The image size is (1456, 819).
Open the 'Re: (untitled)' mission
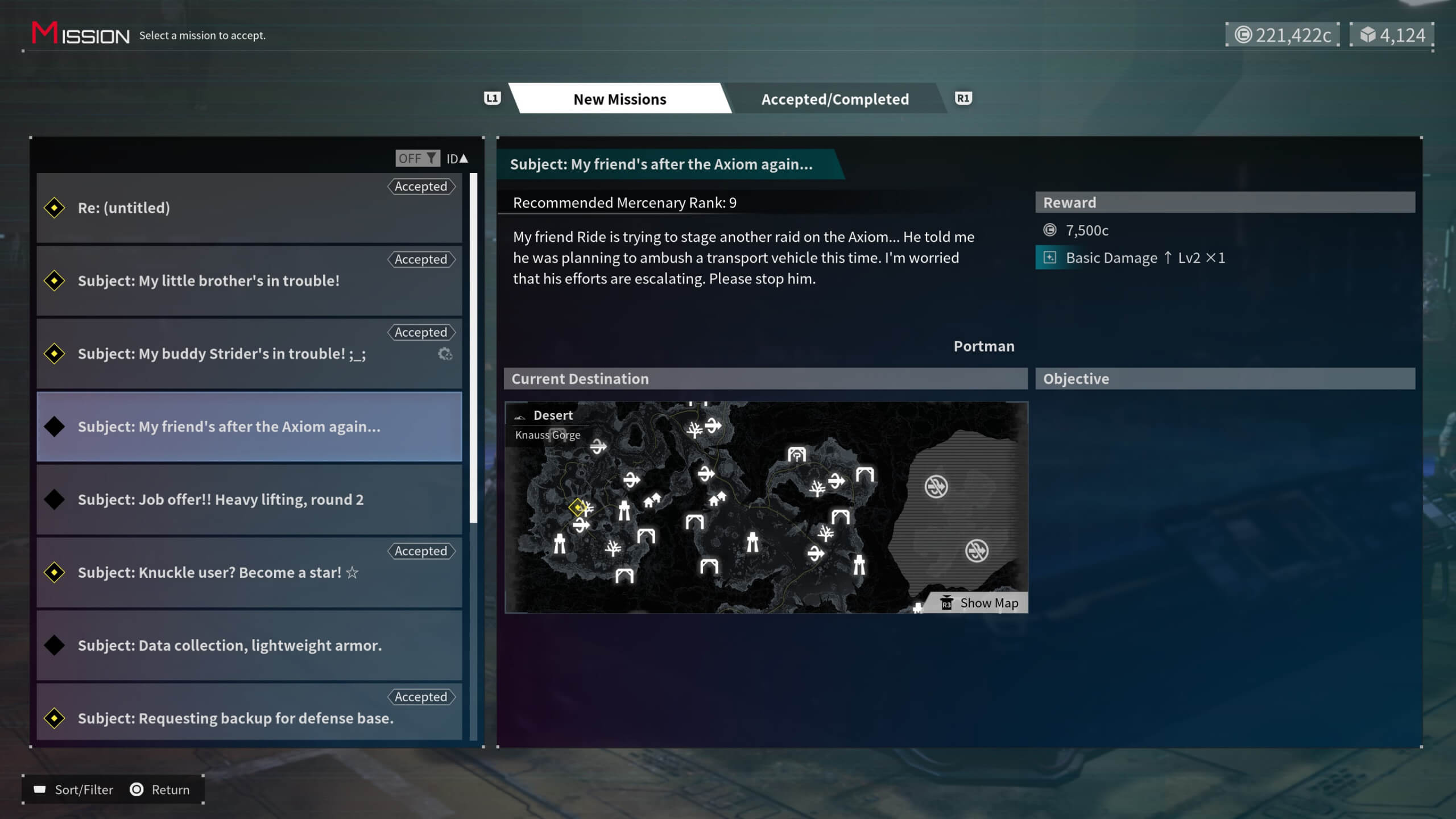(x=249, y=208)
